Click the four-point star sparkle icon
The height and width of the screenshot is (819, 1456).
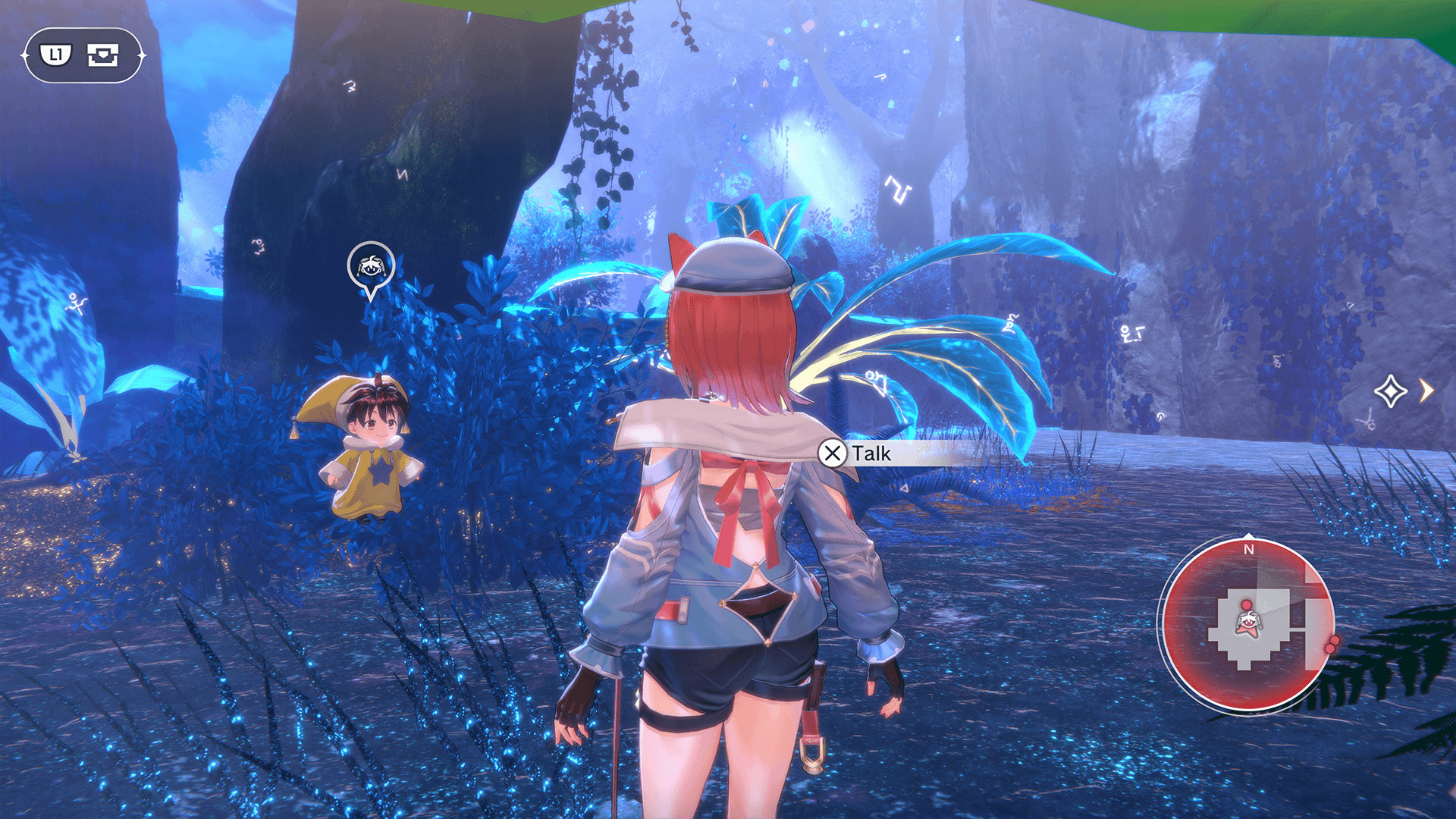[1390, 391]
